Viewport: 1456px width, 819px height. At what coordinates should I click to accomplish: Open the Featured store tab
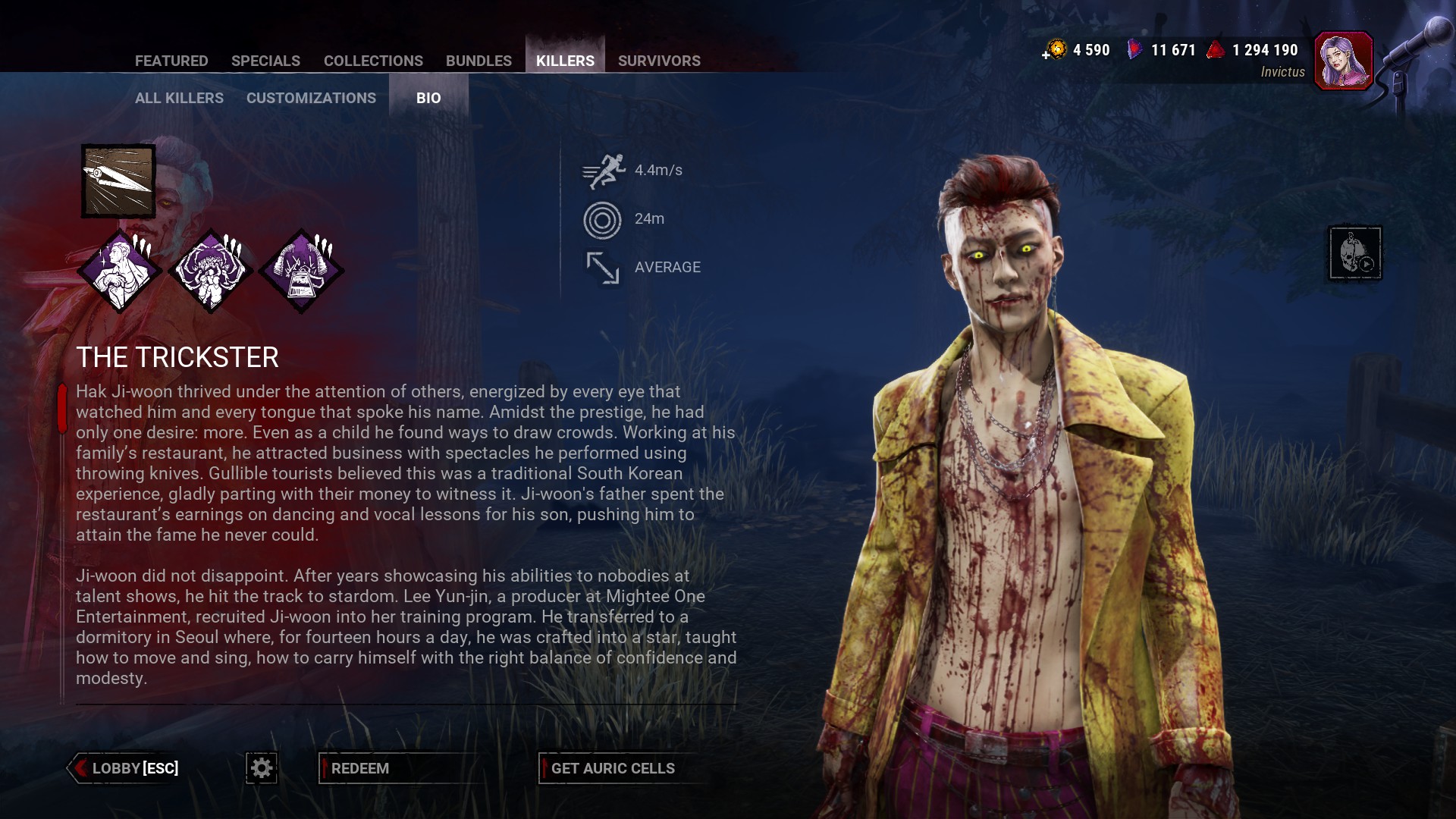[171, 61]
